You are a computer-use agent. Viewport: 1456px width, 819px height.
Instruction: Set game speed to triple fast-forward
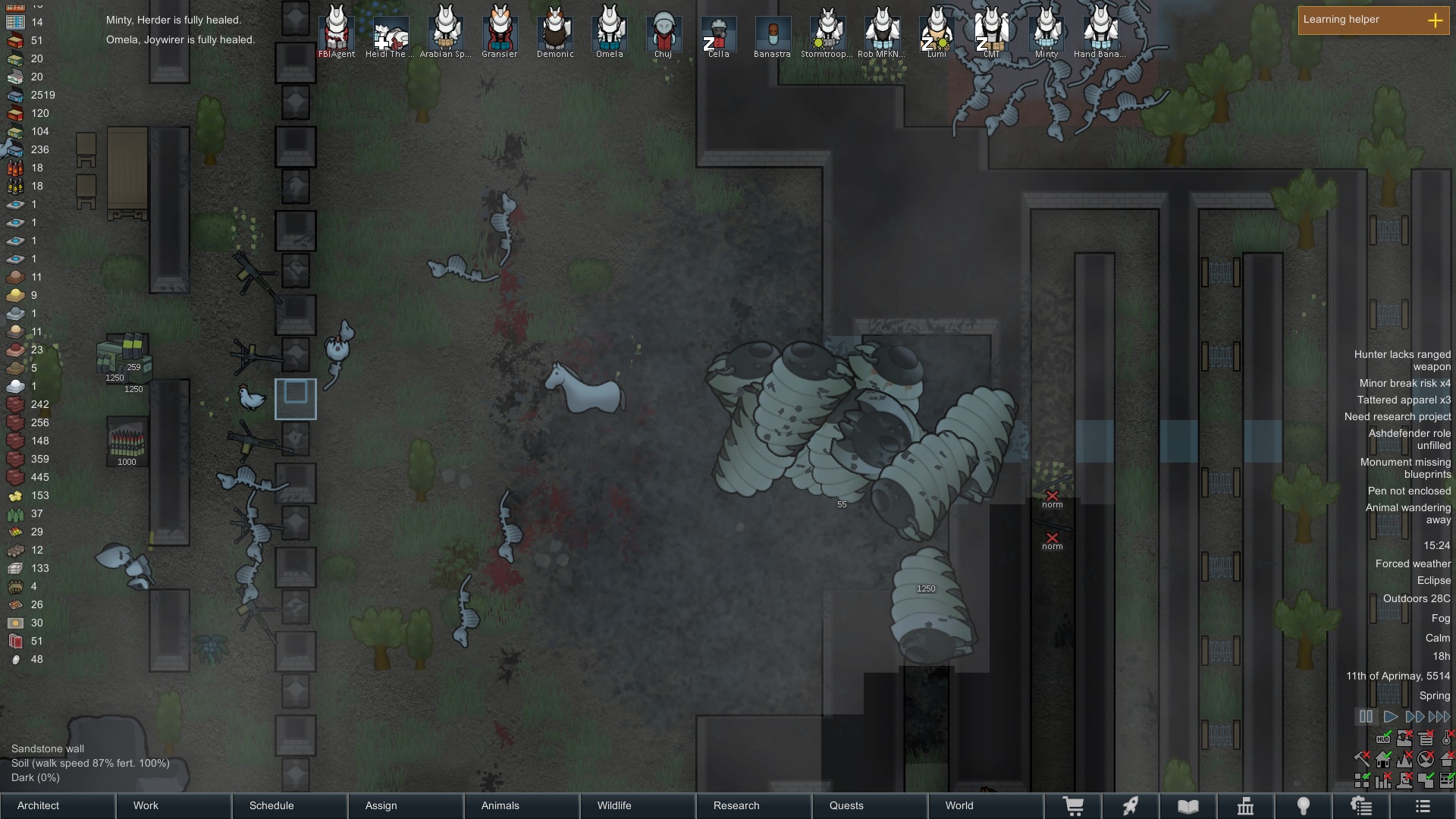pos(1439,717)
